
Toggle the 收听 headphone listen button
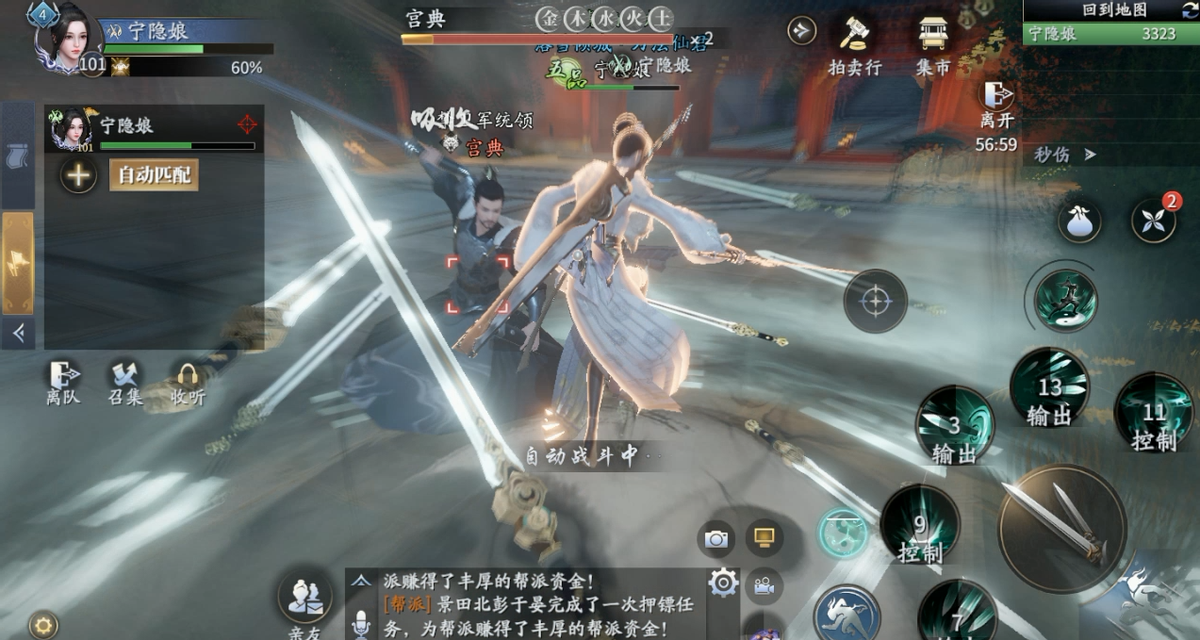(187, 381)
